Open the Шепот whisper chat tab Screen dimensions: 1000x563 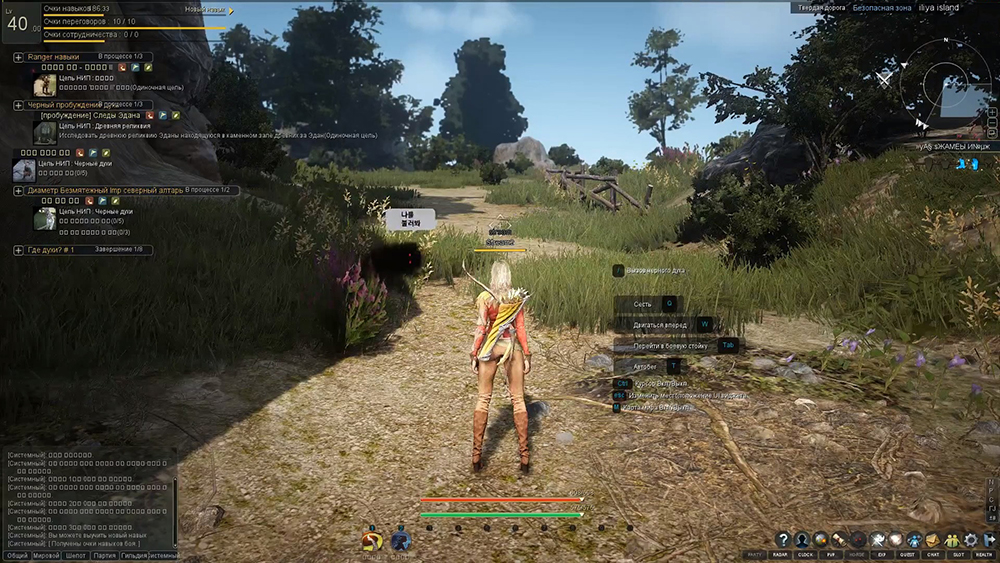click(77, 555)
